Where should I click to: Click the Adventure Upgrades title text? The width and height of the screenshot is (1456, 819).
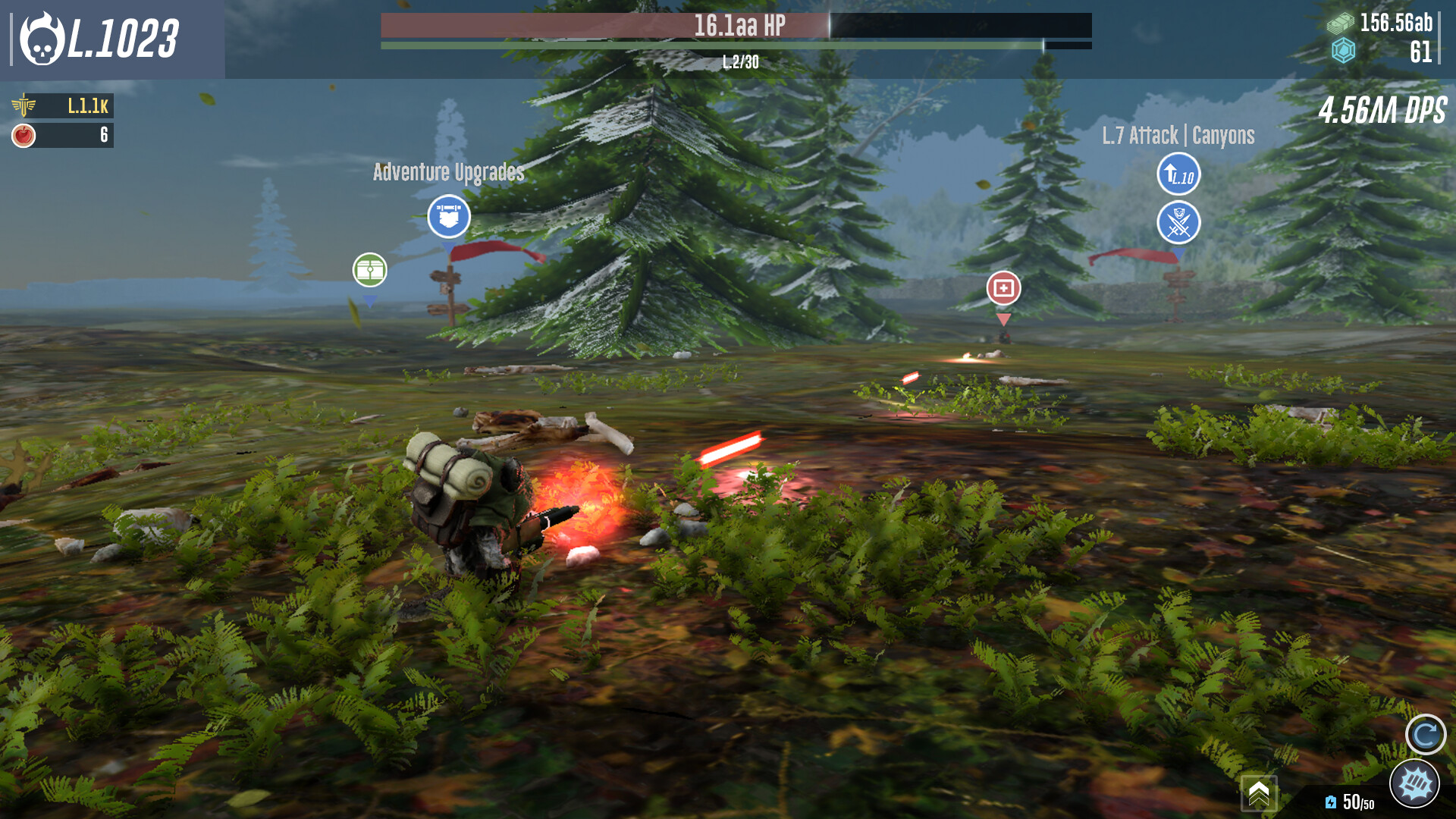click(x=448, y=172)
